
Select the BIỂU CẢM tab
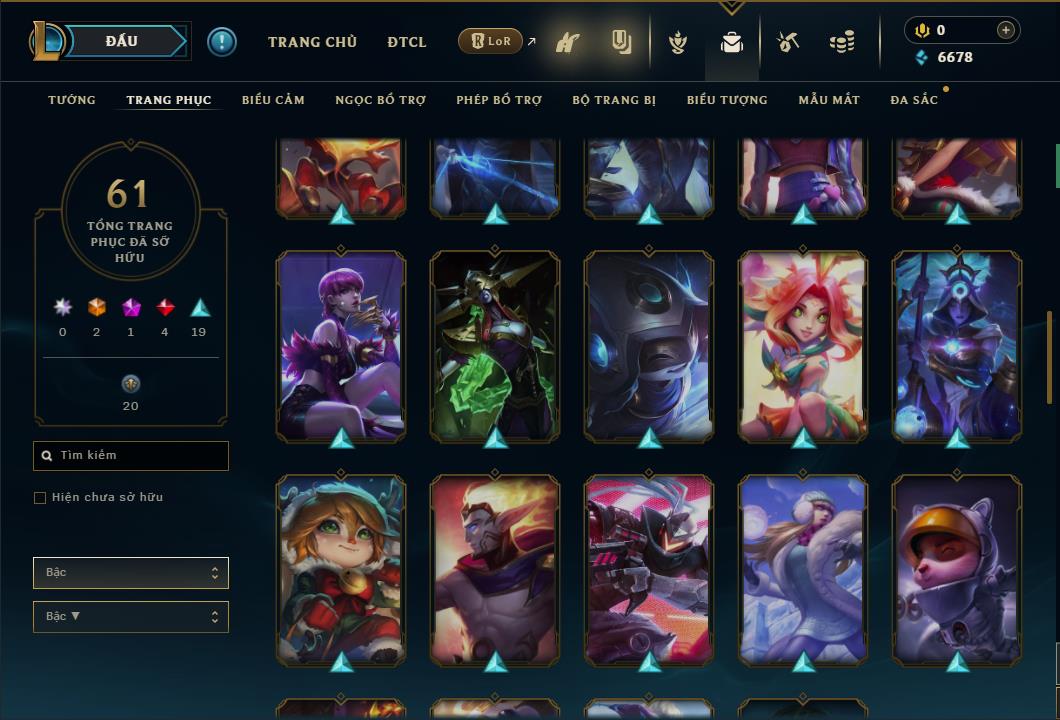pyautogui.click(x=273, y=100)
